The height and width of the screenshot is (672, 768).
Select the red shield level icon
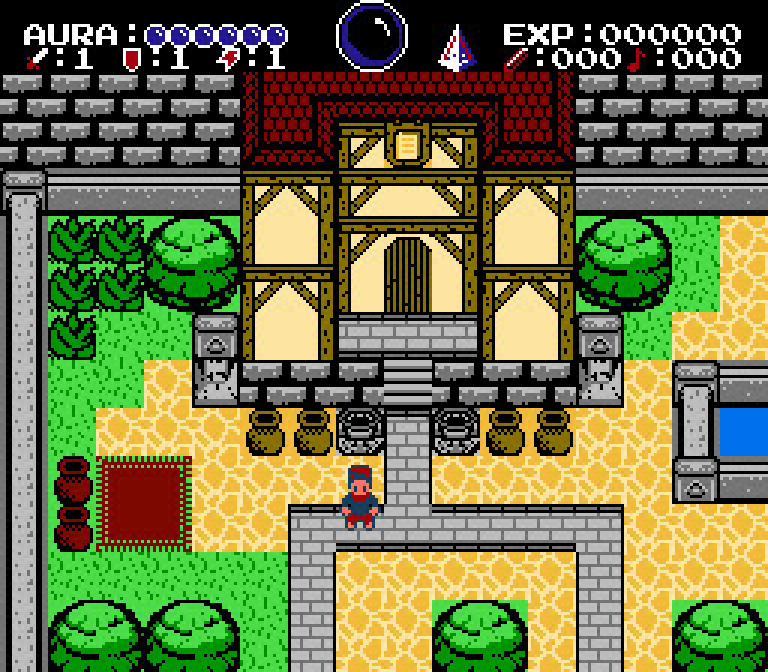click(131, 59)
